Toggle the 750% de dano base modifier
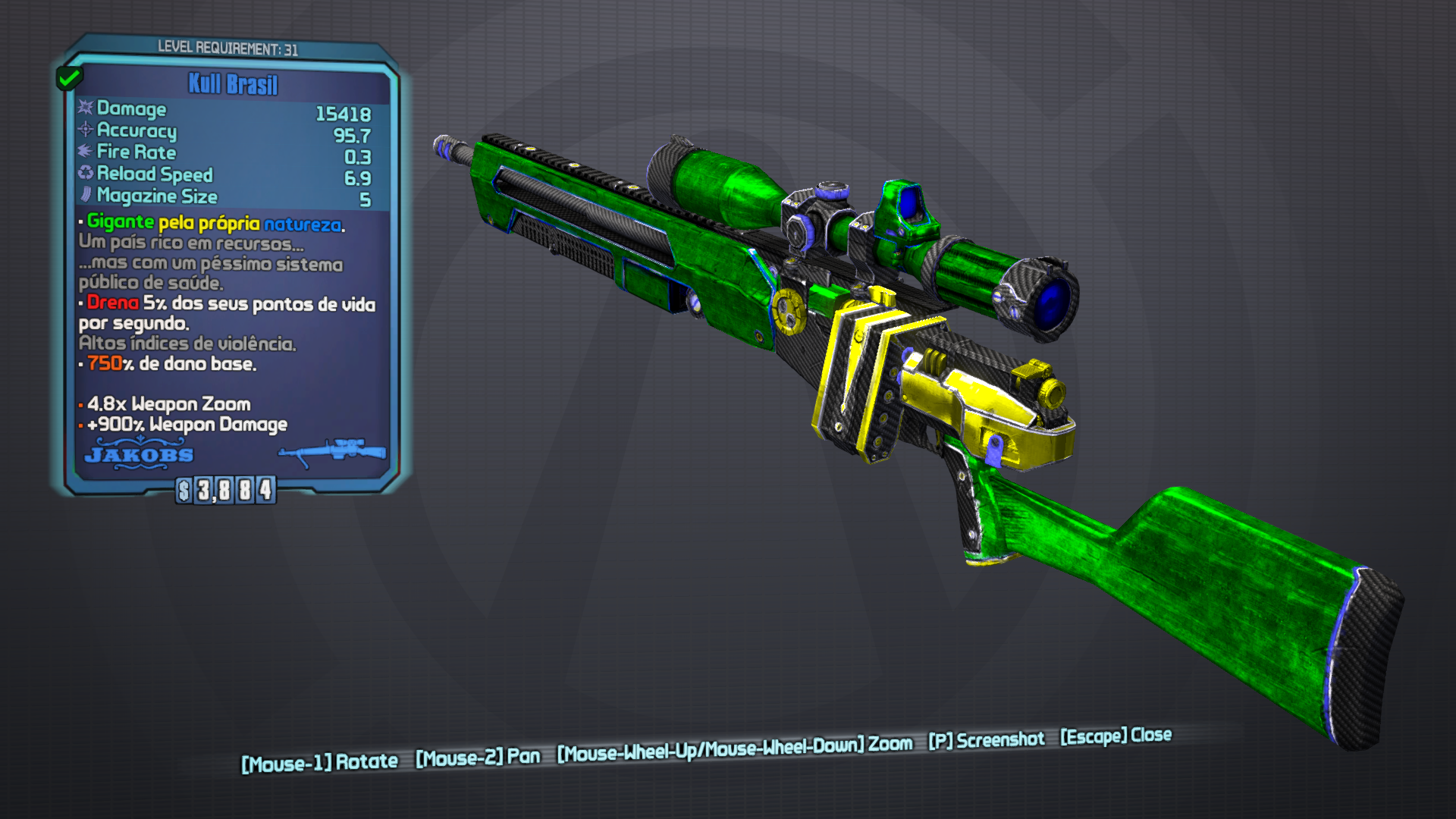Viewport: 1456px width, 819px height. tap(168, 364)
